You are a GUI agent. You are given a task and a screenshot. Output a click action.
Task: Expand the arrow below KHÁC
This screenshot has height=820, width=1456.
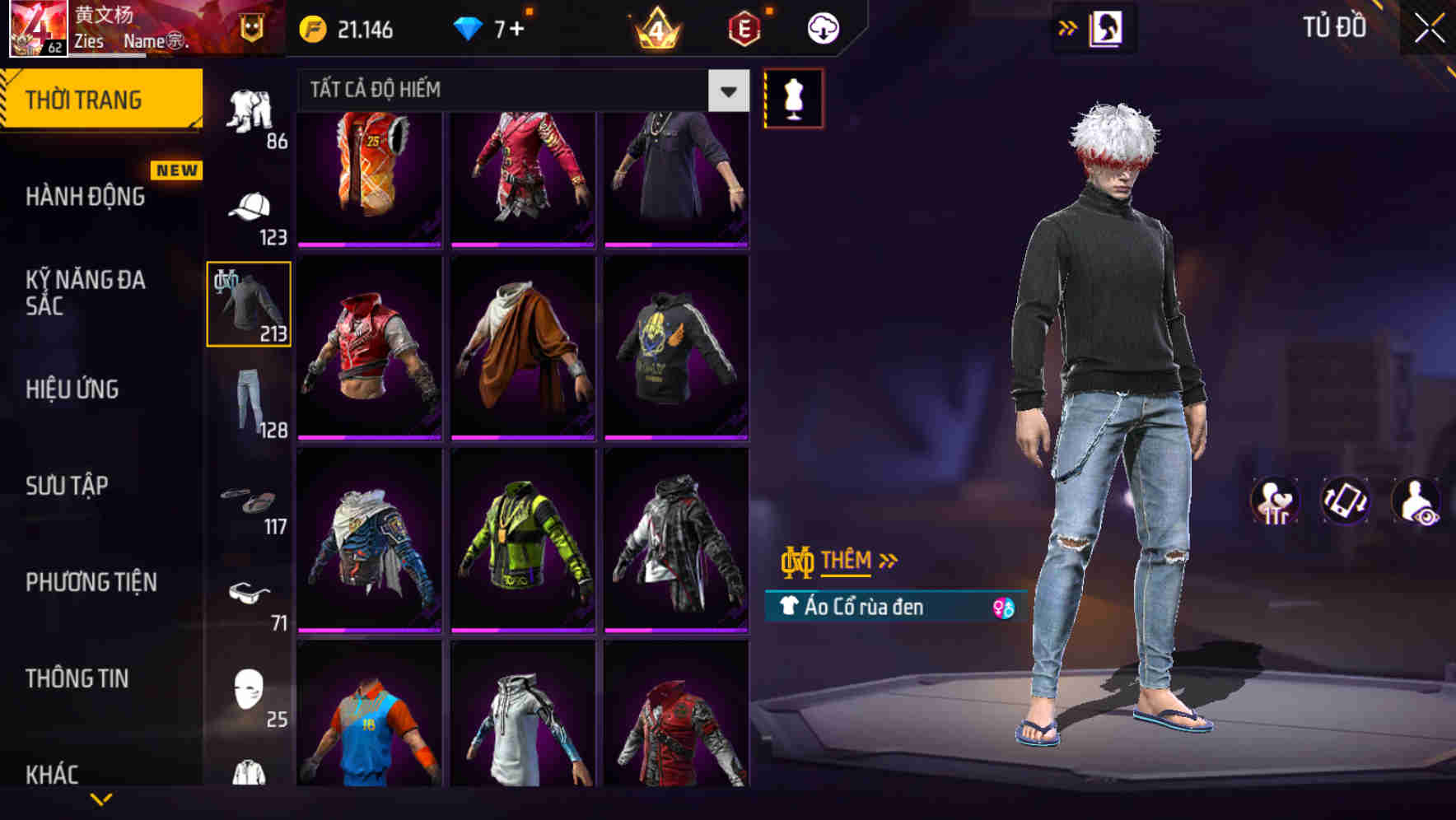103,800
